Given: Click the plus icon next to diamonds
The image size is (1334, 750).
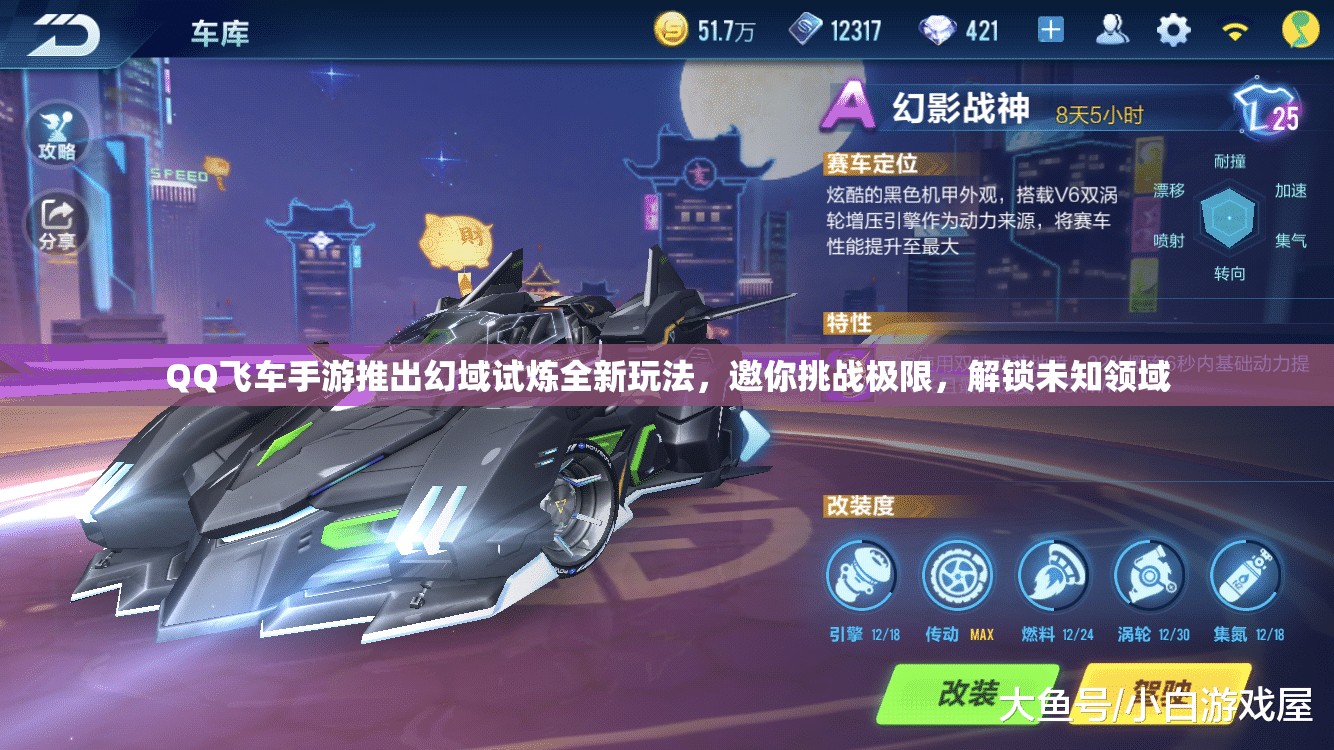Looking at the screenshot, I should point(1049,30).
